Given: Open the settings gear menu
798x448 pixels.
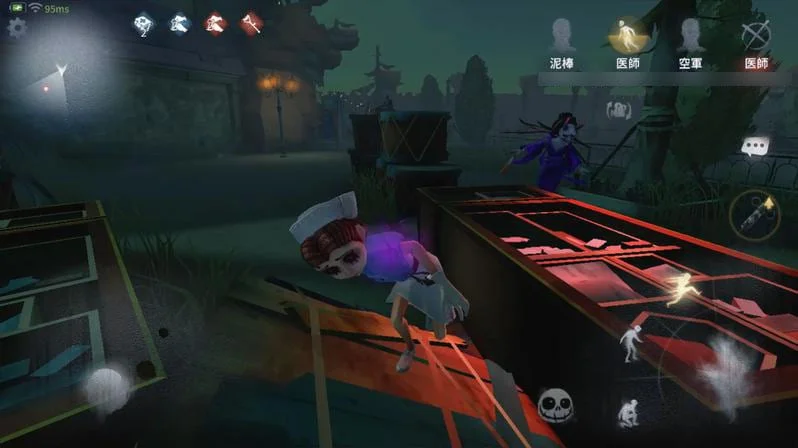Looking at the screenshot, I should tap(16, 27).
